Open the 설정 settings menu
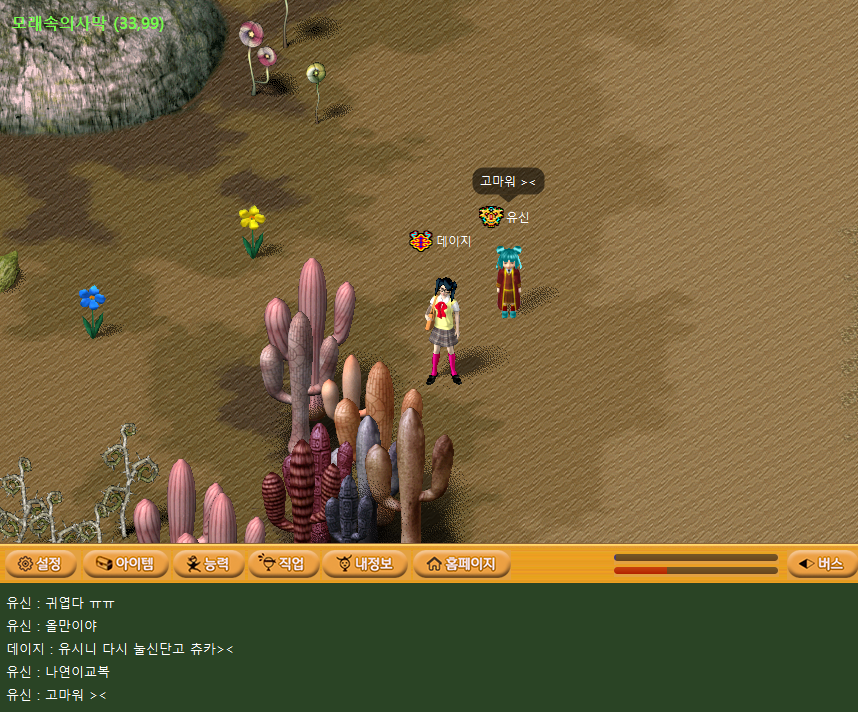The image size is (858, 712). point(41,564)
